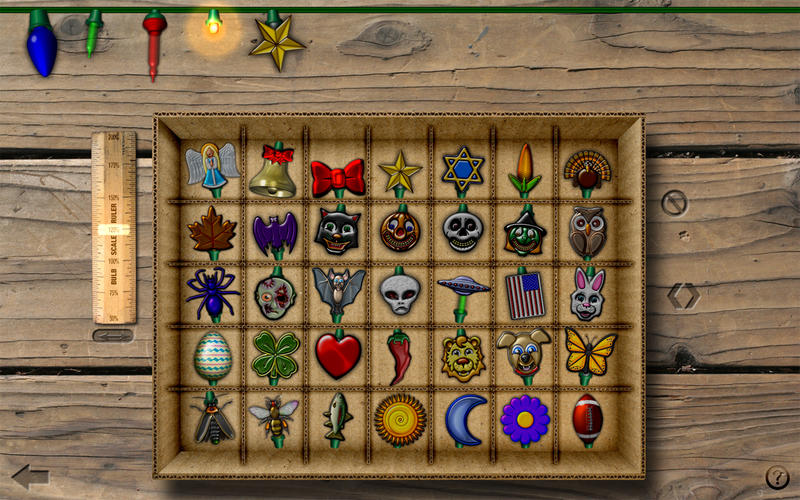Choose the American flag bulb
The height and width of the screenshot is (500, 800).
click(524, 295)
